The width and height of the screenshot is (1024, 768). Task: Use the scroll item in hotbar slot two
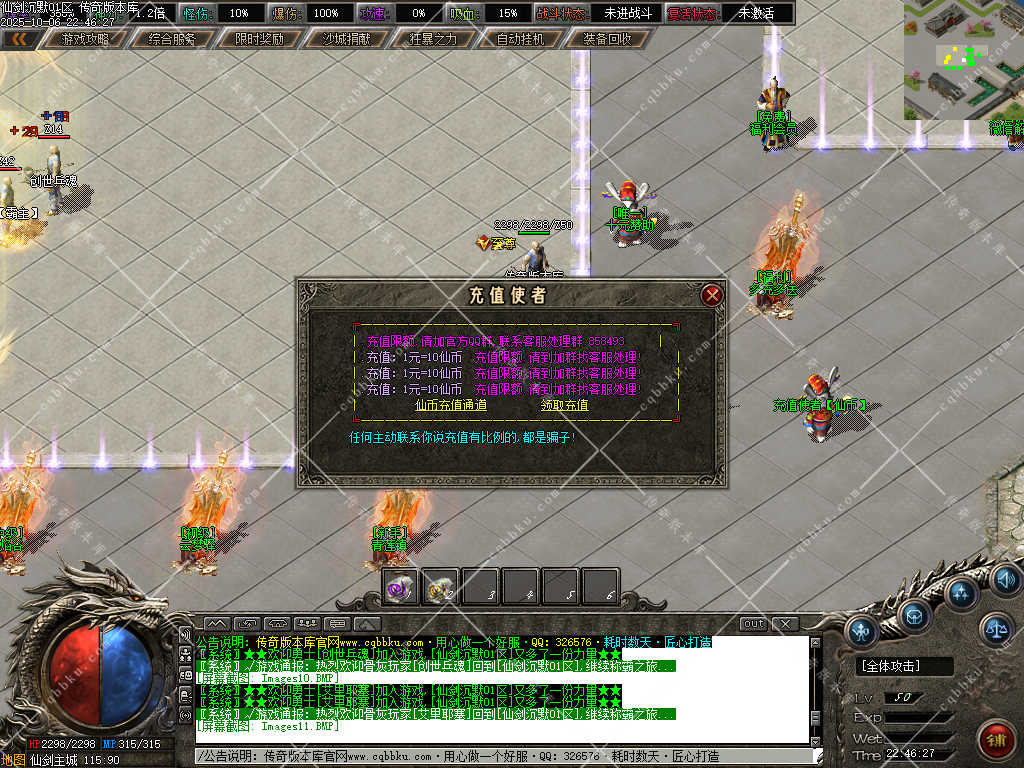pos(441,588)
